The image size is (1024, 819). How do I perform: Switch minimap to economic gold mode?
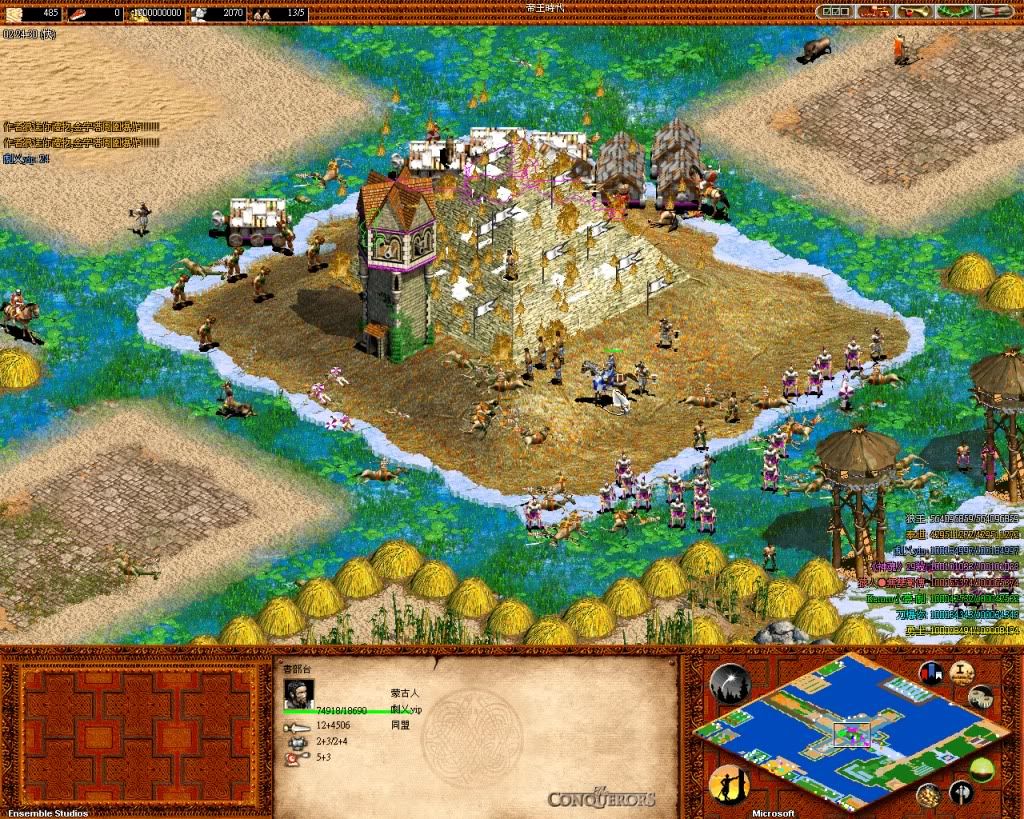tap(929, 795)
